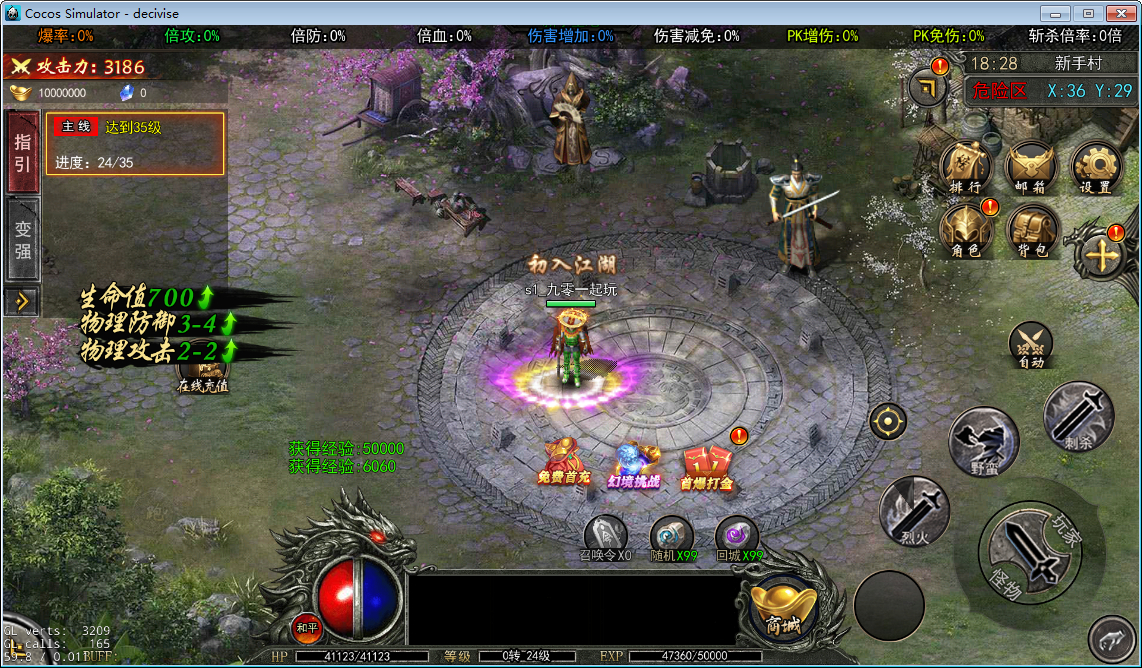Open the 免费首充 first recharge event

pyautogui.click(x=564, y=462)
